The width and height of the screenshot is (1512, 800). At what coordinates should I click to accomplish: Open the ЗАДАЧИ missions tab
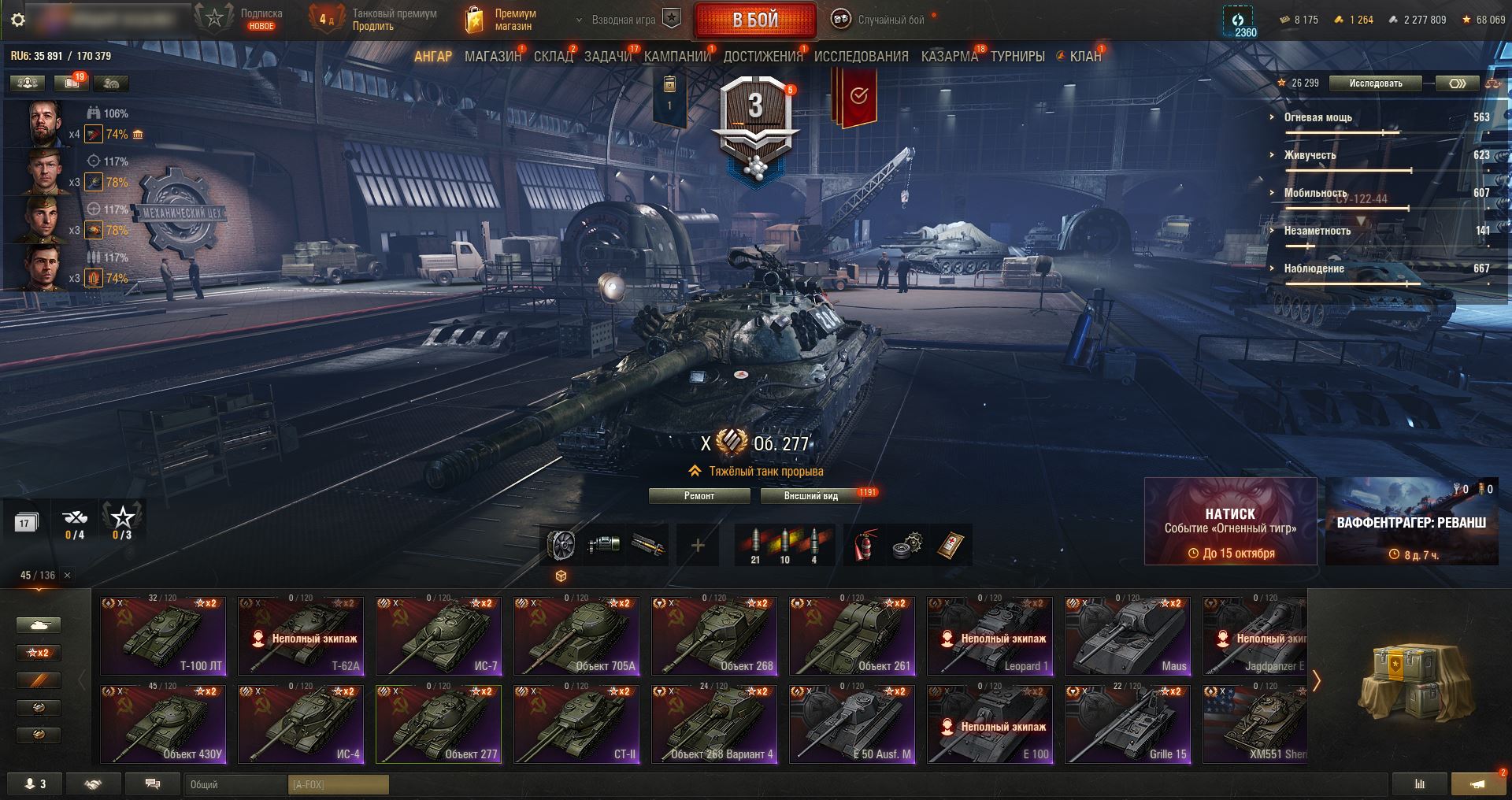pyautogui.click(x=608, y=57)
